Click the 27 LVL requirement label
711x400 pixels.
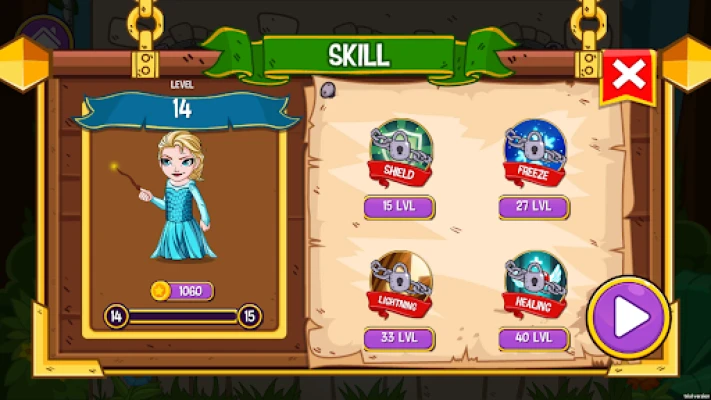coord(533,208)
